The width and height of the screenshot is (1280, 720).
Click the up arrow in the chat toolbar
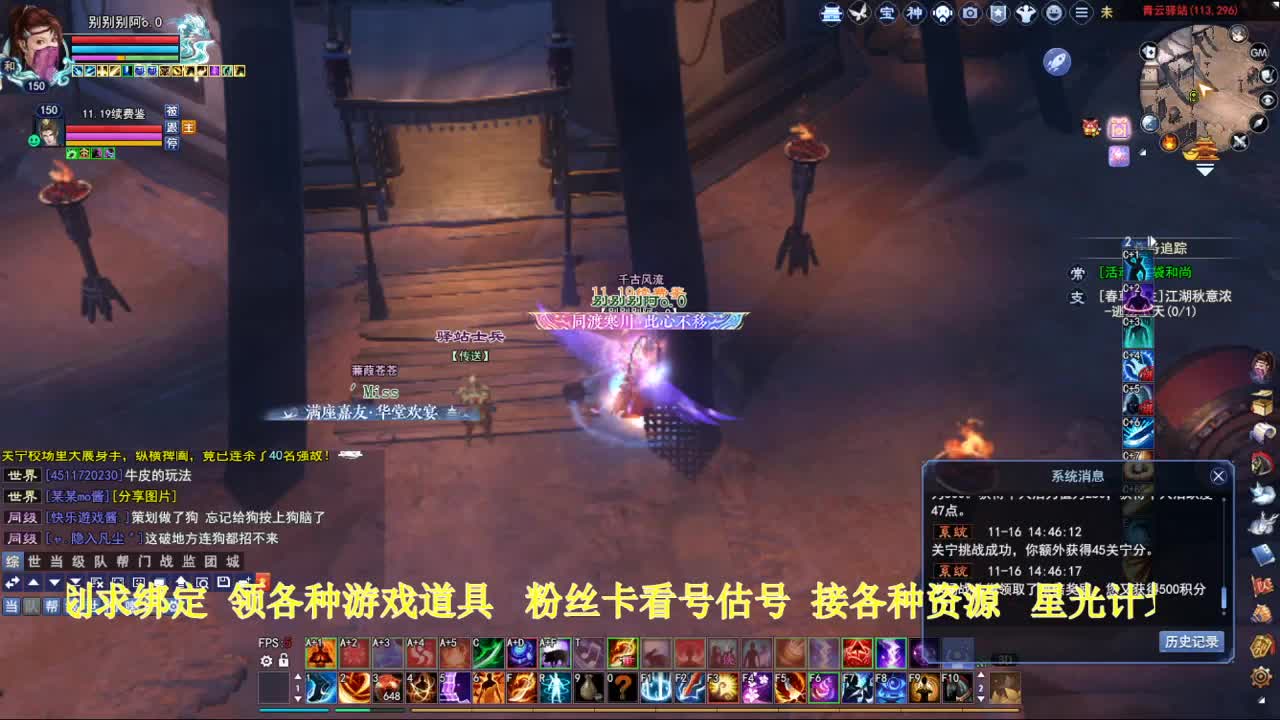pyautogui.click(x=31, y=580)
